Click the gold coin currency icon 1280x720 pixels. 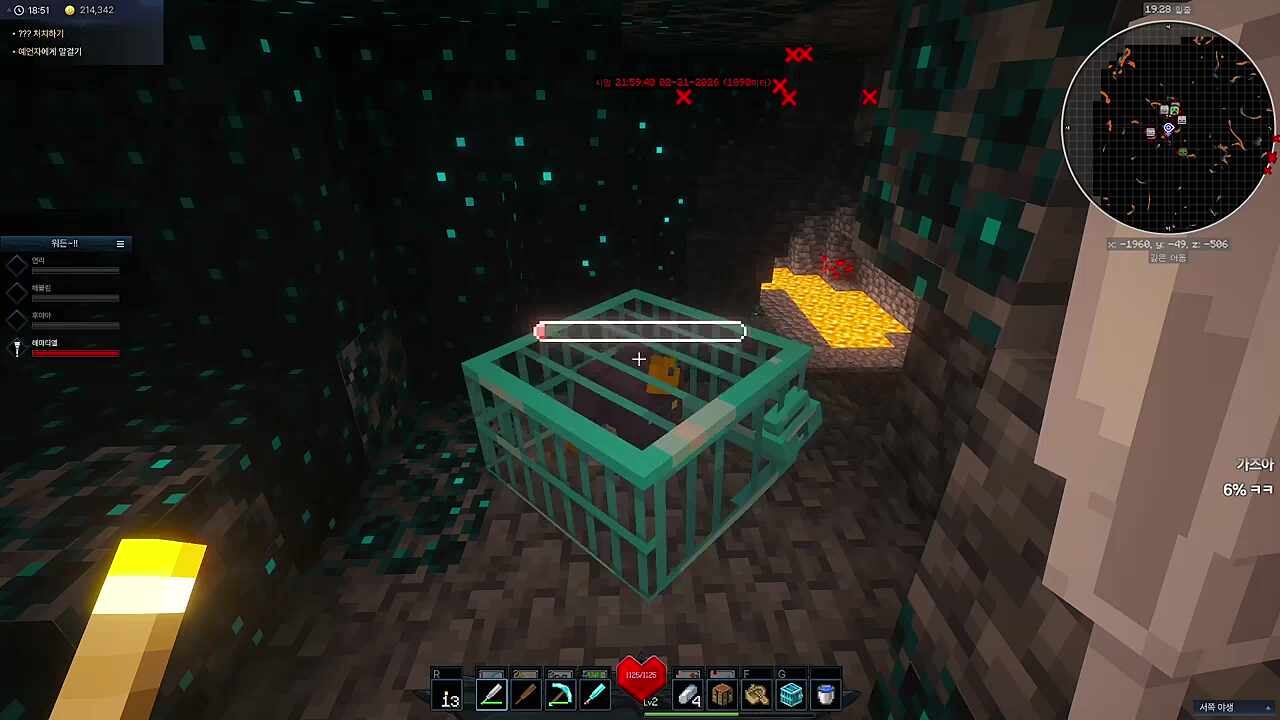pyautogui.click(x=70, y=10)
